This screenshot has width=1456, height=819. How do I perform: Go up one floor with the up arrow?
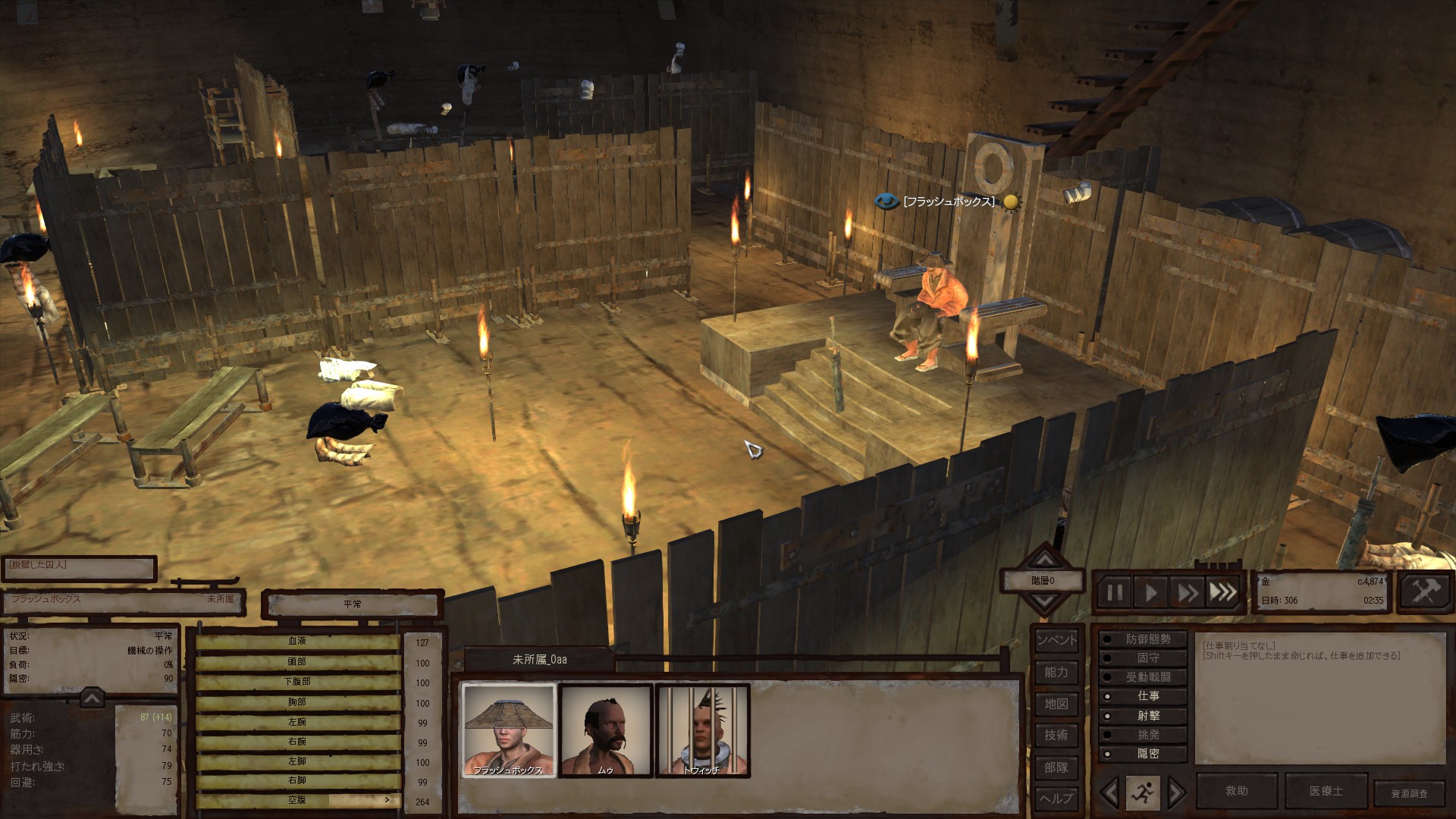pyautogui.click(x=1045, y=560)
